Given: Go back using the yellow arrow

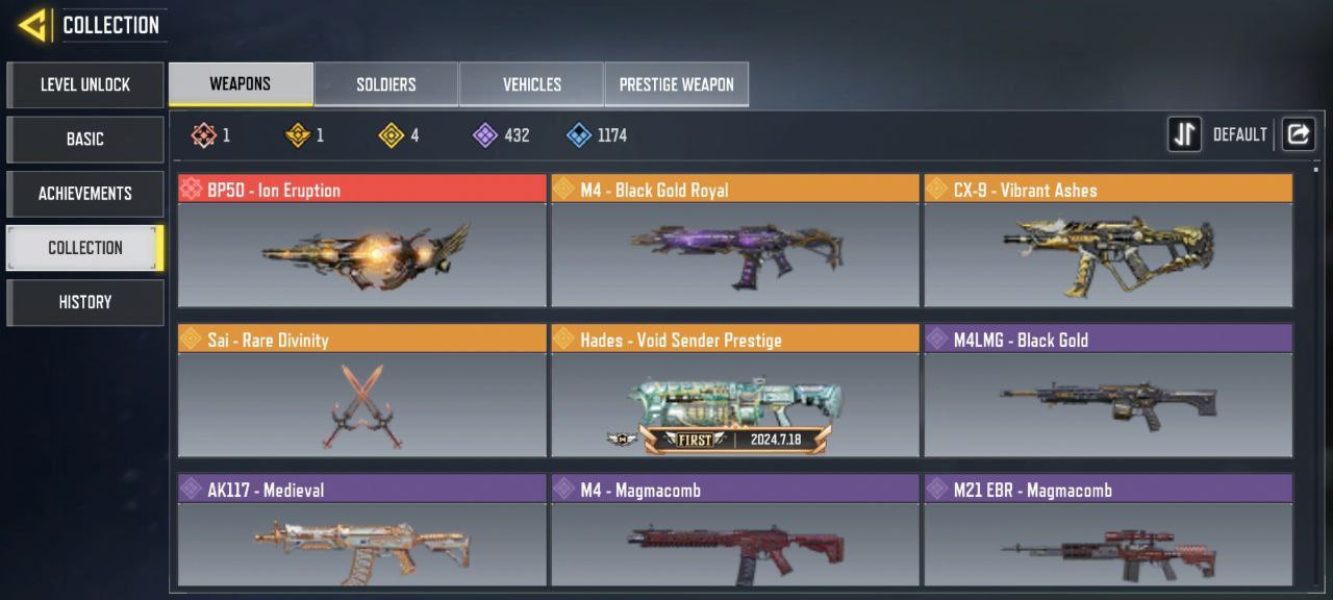Looking at the screenshot, I should coord(33,25).
